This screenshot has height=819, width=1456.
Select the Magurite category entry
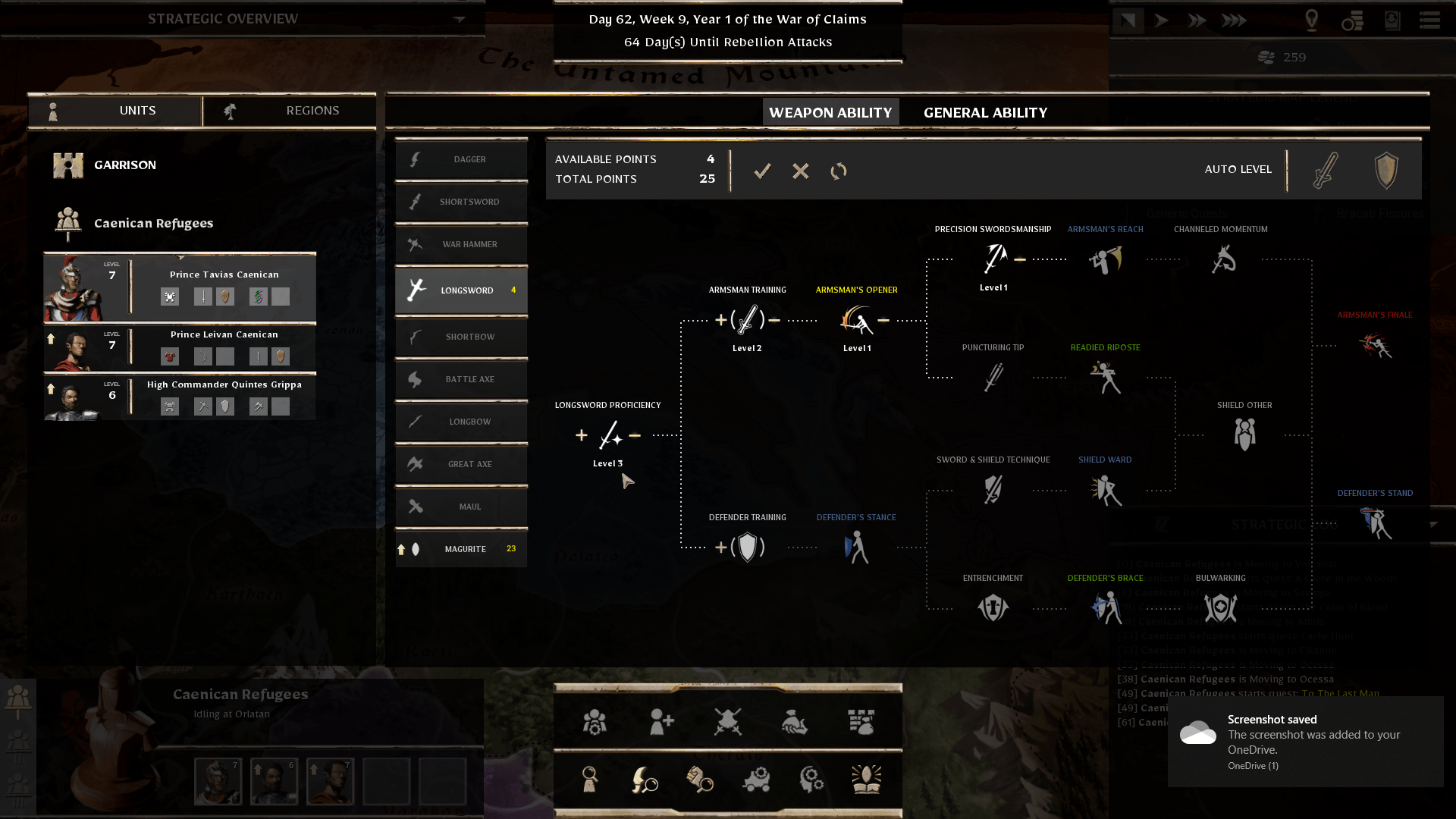(461, 549)
